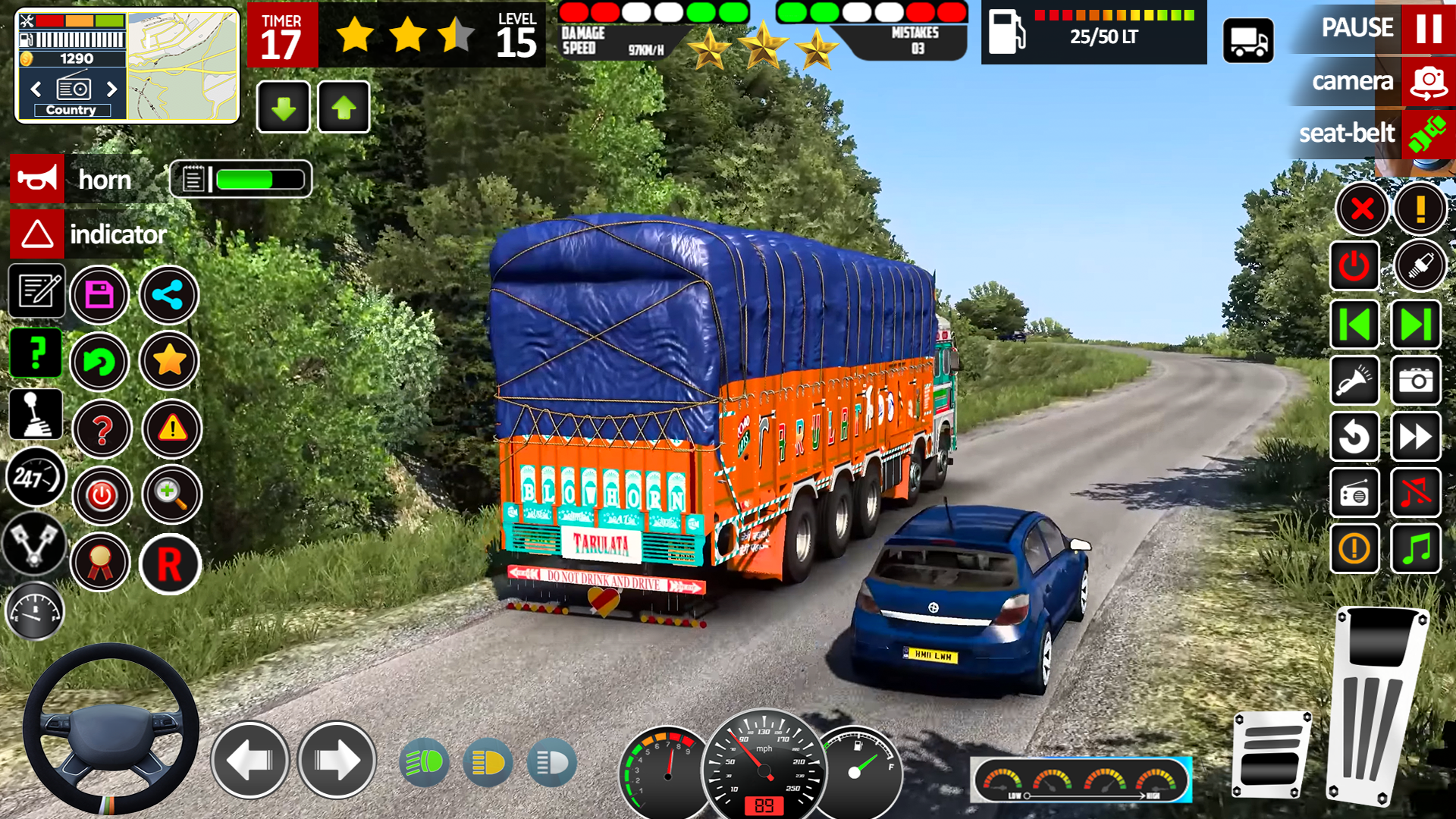Mute music with the crossed-out note icon
The height and width of the screenshot is (819, 1456).
point(1416,493)
